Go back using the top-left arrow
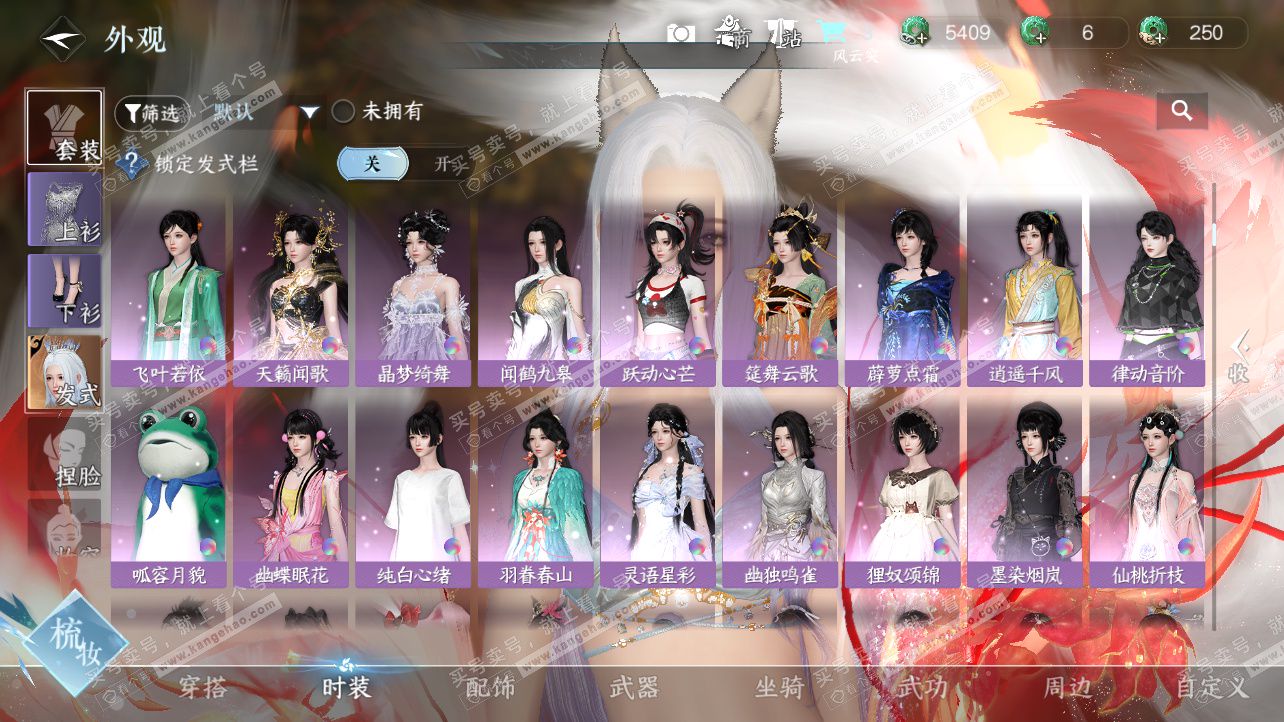 (x=61, y=38)
